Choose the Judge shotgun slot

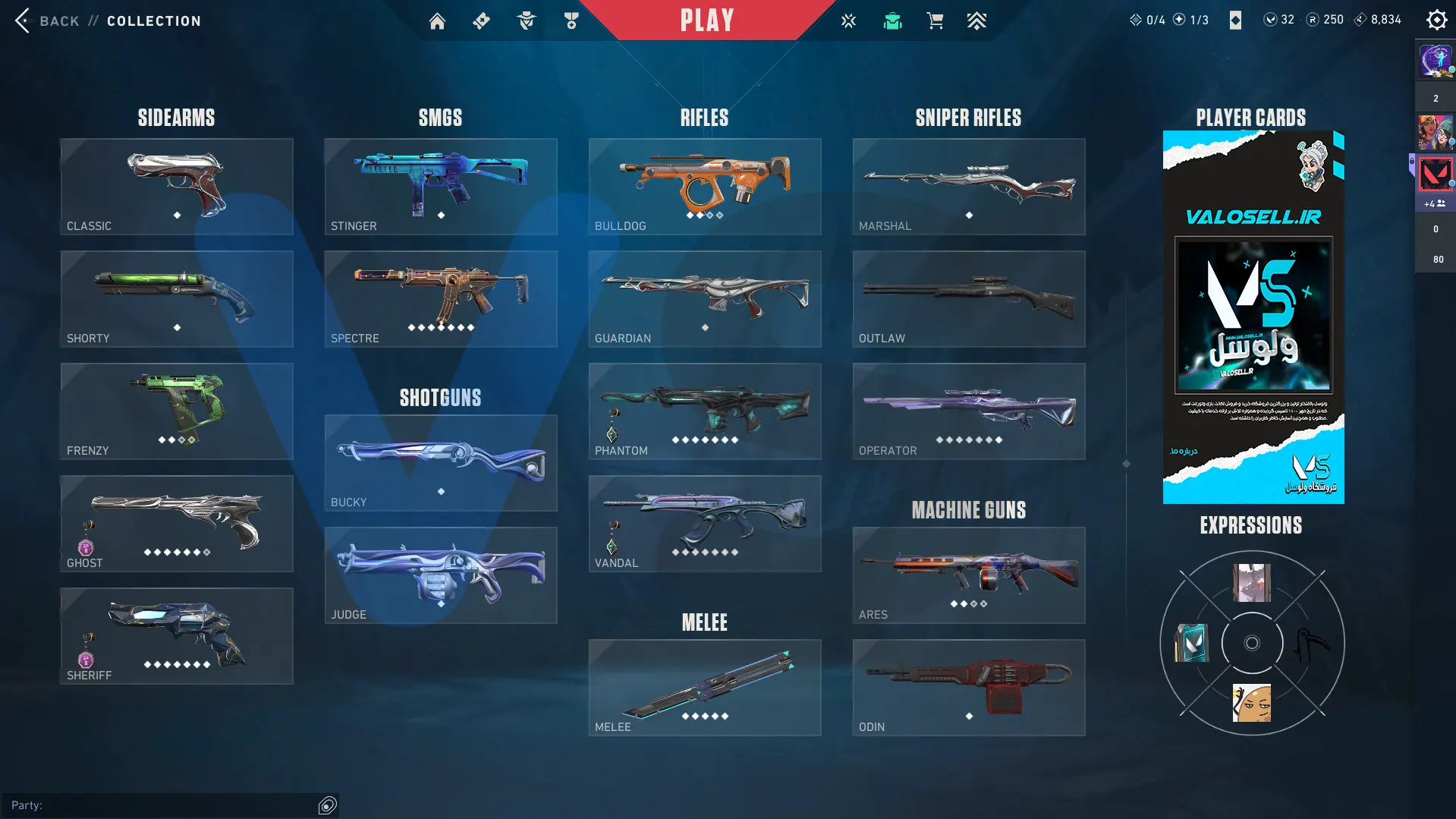click(441, 575)
